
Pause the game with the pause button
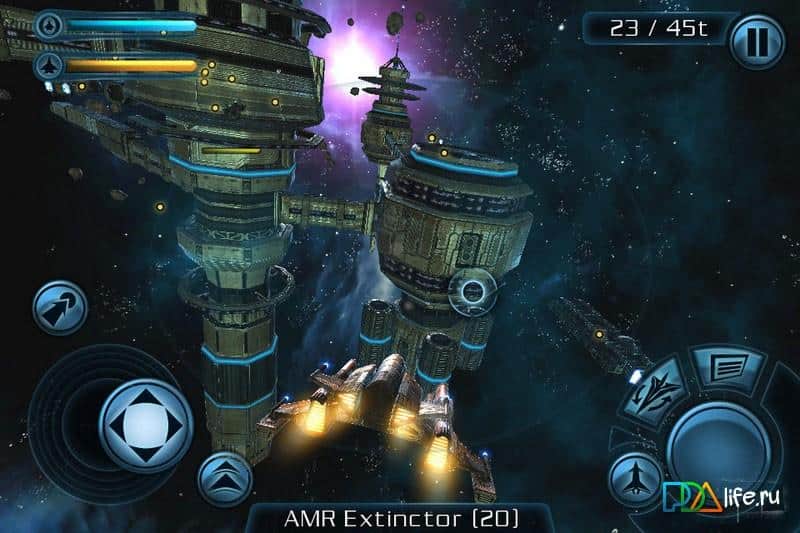(x=757, y=41)
